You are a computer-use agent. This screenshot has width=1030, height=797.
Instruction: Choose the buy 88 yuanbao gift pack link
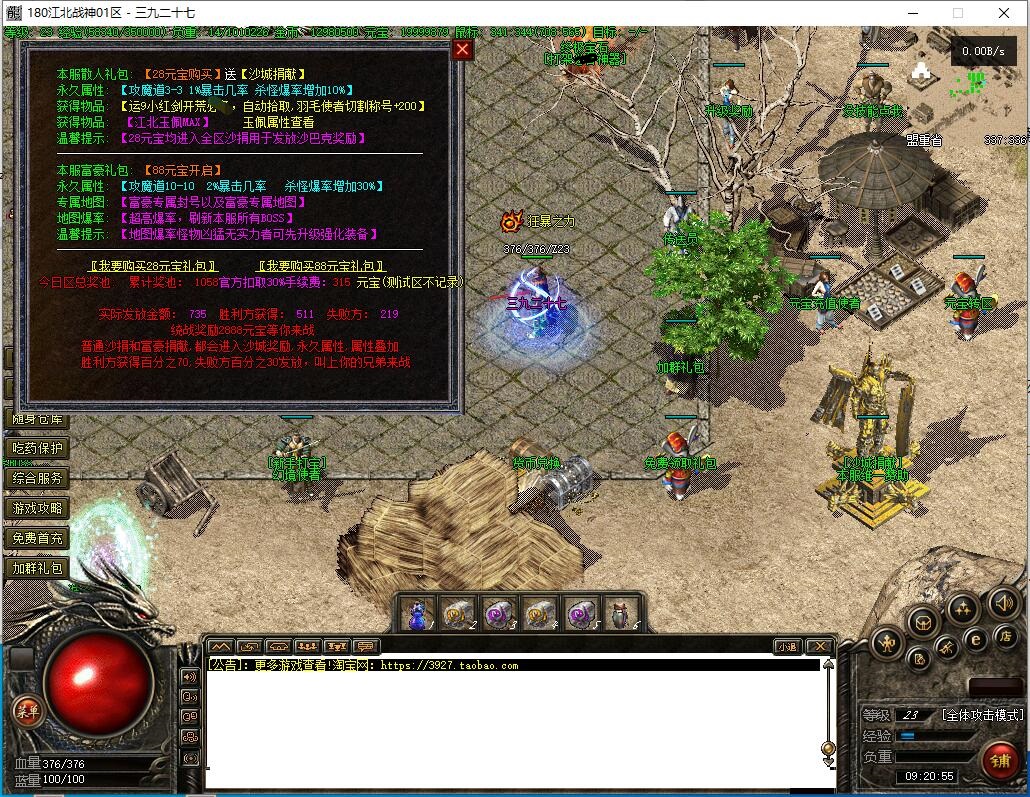(321, 266)
